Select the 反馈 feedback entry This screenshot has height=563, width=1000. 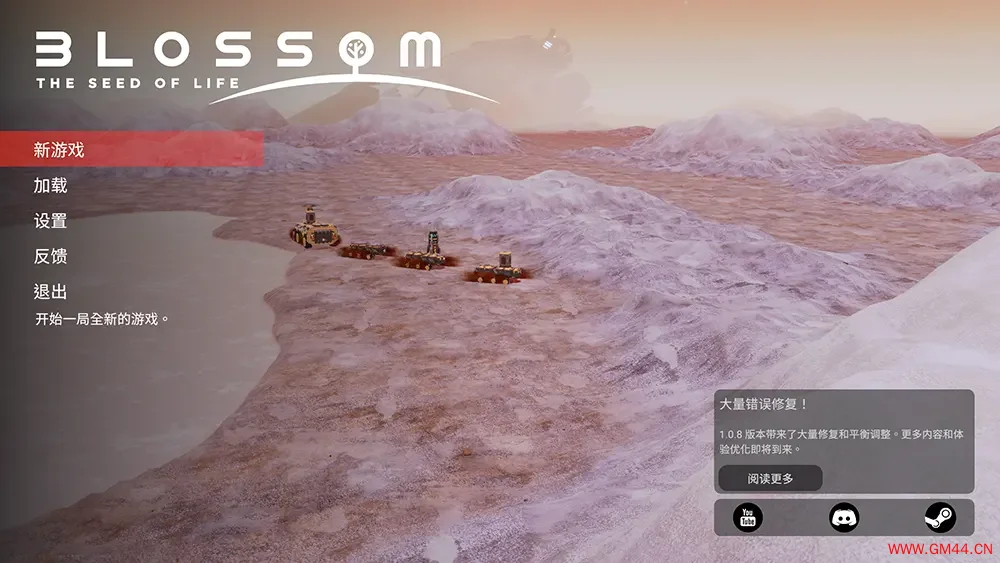pos(51,257)
